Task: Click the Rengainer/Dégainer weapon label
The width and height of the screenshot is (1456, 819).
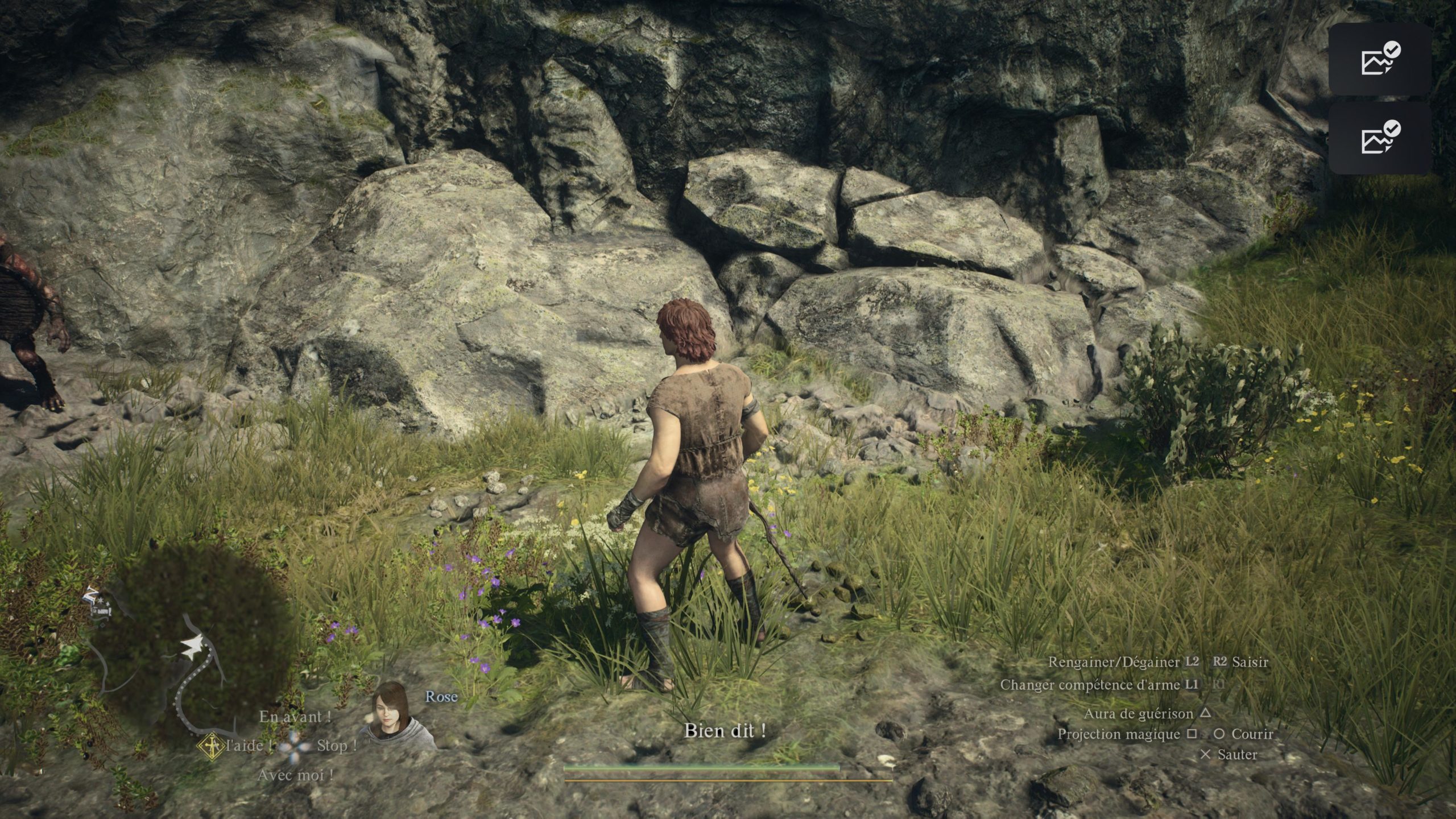Action: (x=1114, y=662)
